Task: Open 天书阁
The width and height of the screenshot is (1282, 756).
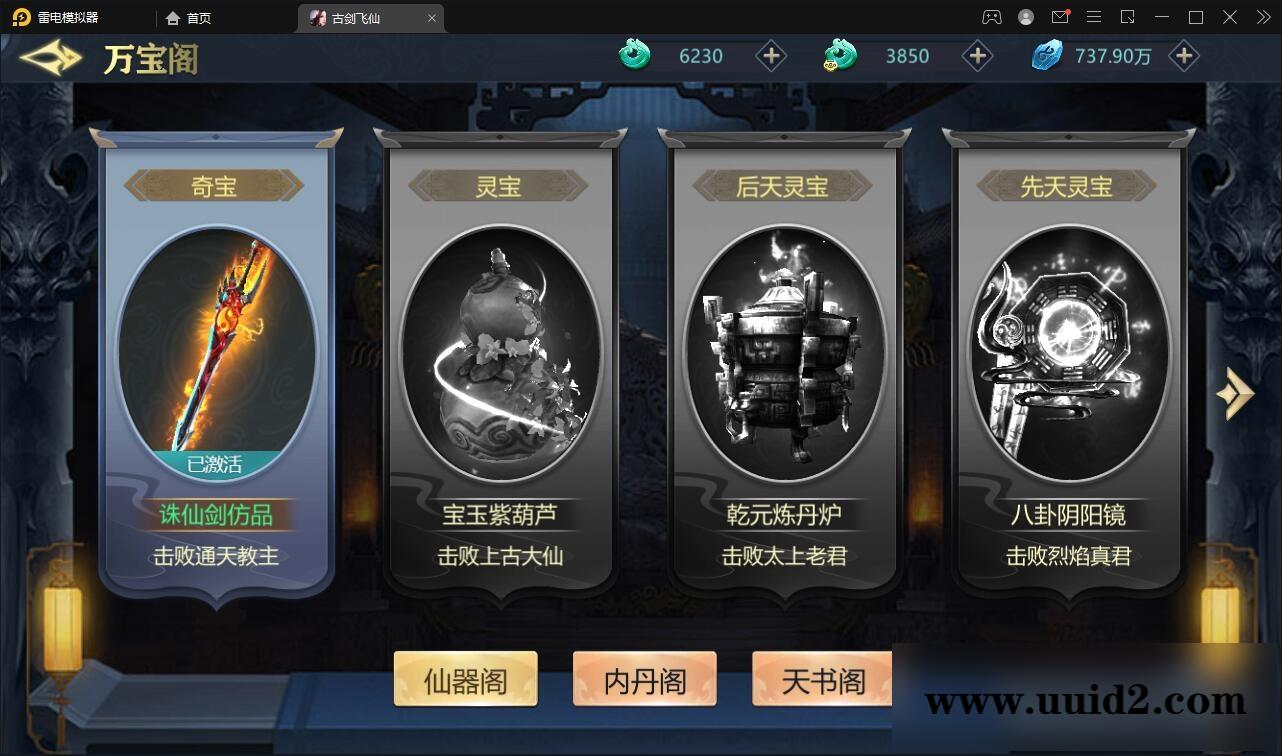Action: click(823, 679)
